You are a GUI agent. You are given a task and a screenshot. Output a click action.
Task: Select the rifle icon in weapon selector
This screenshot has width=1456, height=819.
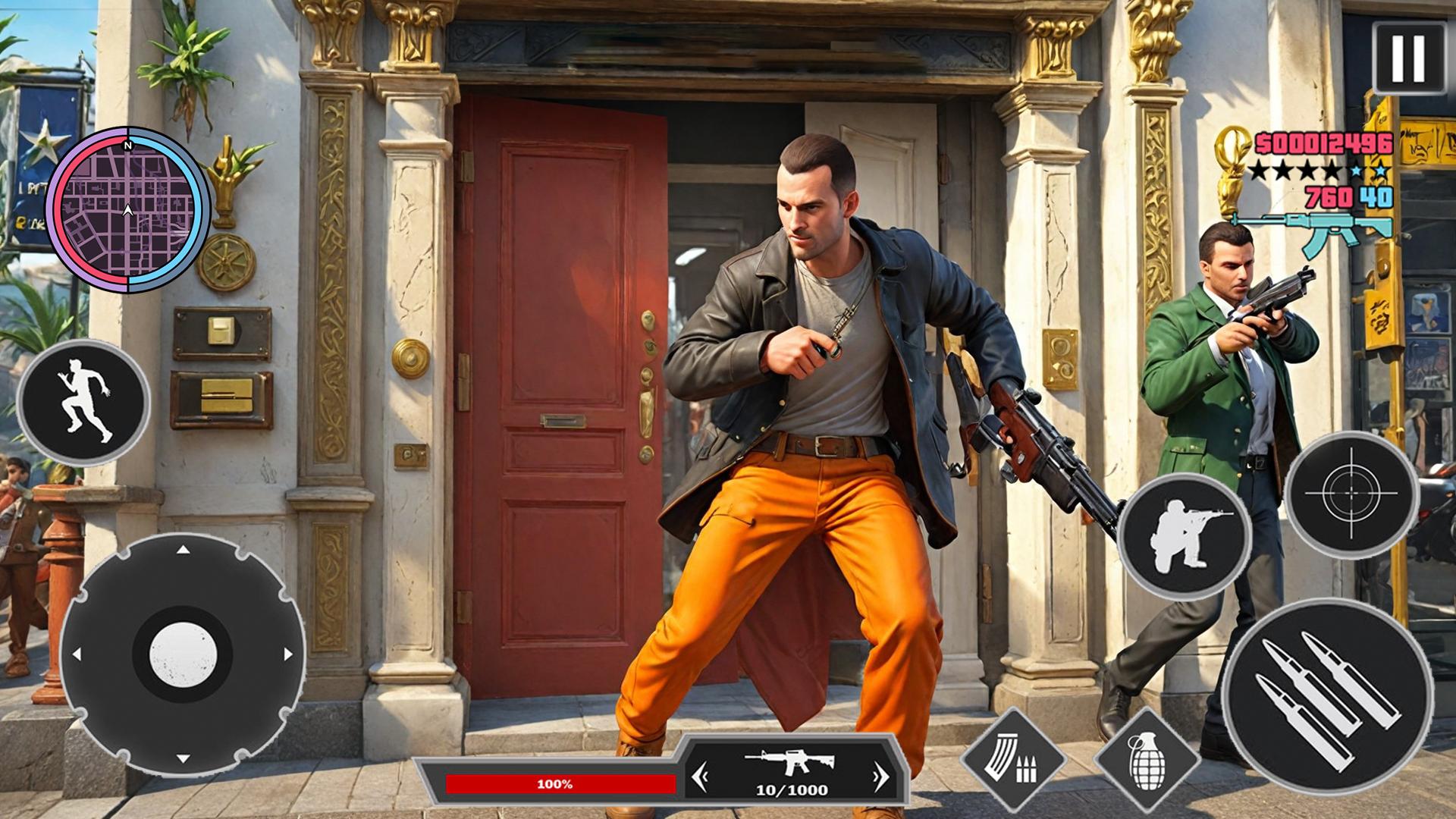tap(789, 762)
